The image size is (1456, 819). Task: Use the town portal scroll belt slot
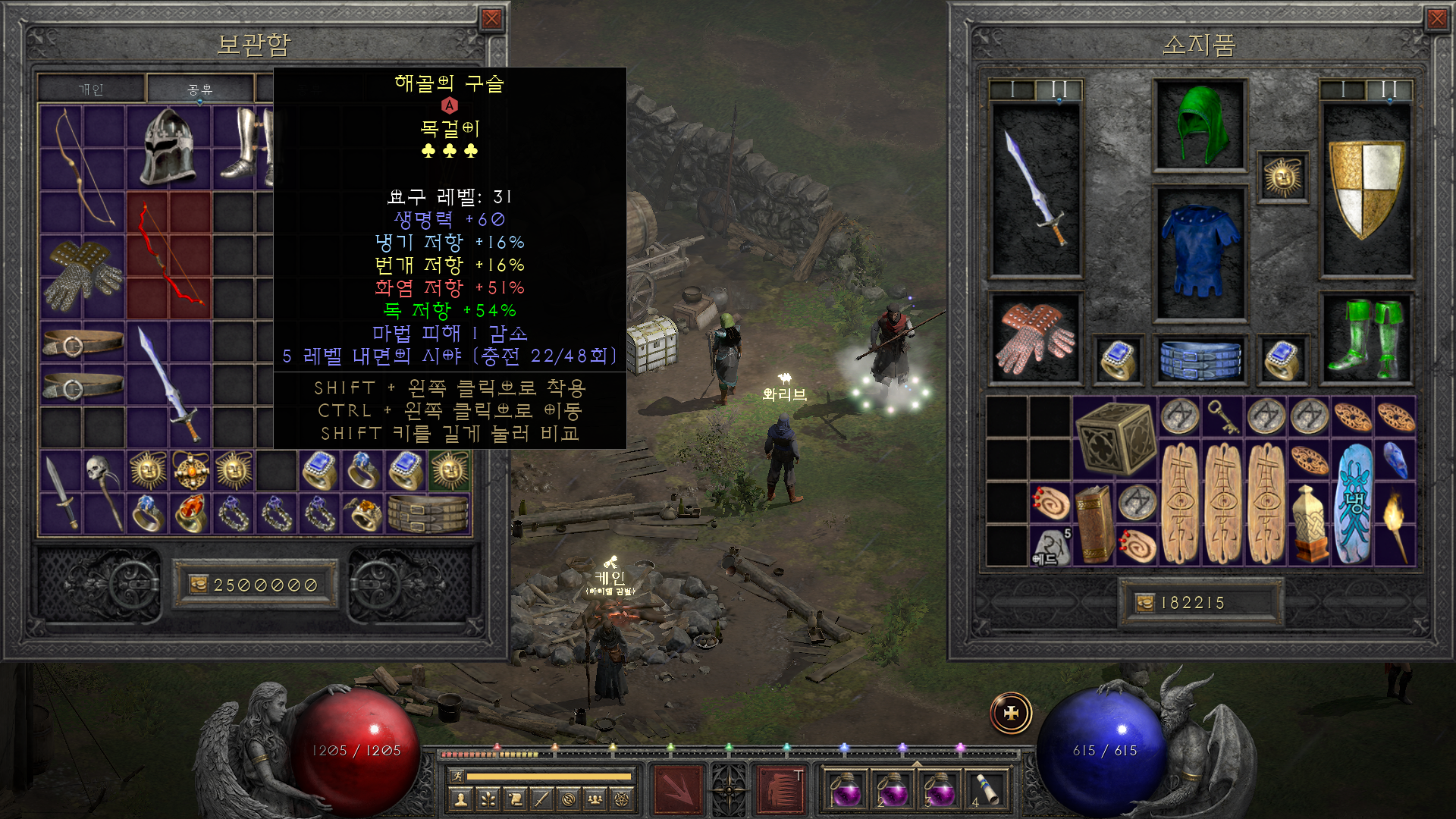click(985, 789)
